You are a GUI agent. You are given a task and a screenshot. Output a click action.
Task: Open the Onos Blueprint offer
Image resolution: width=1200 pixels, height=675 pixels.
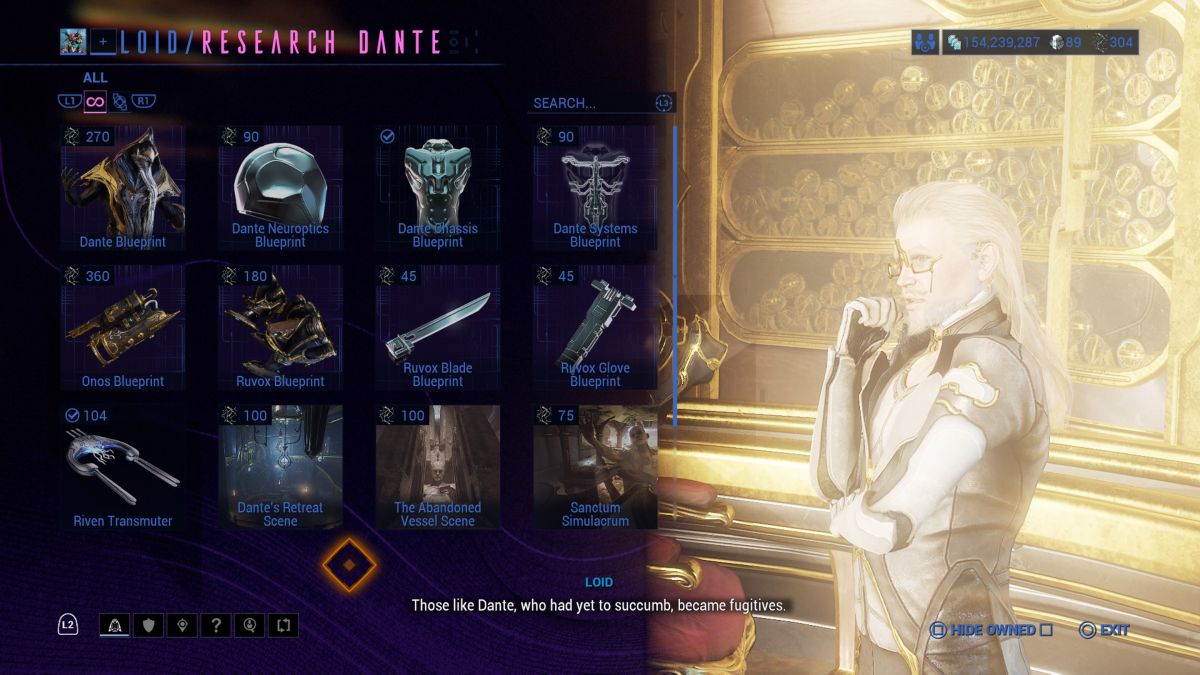[x=122, y=327]
